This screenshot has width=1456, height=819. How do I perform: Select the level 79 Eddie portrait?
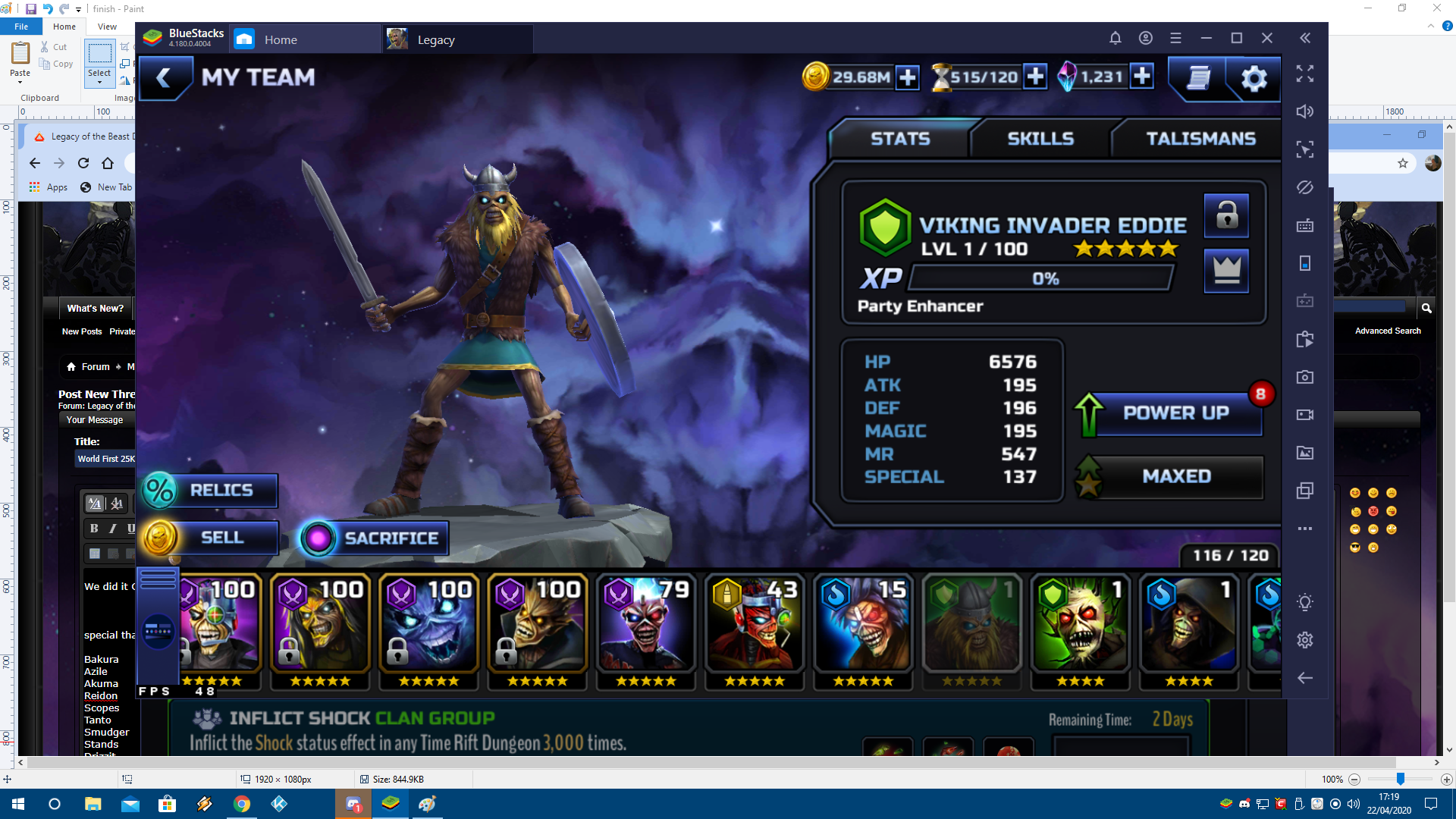[x=646, y=629]
